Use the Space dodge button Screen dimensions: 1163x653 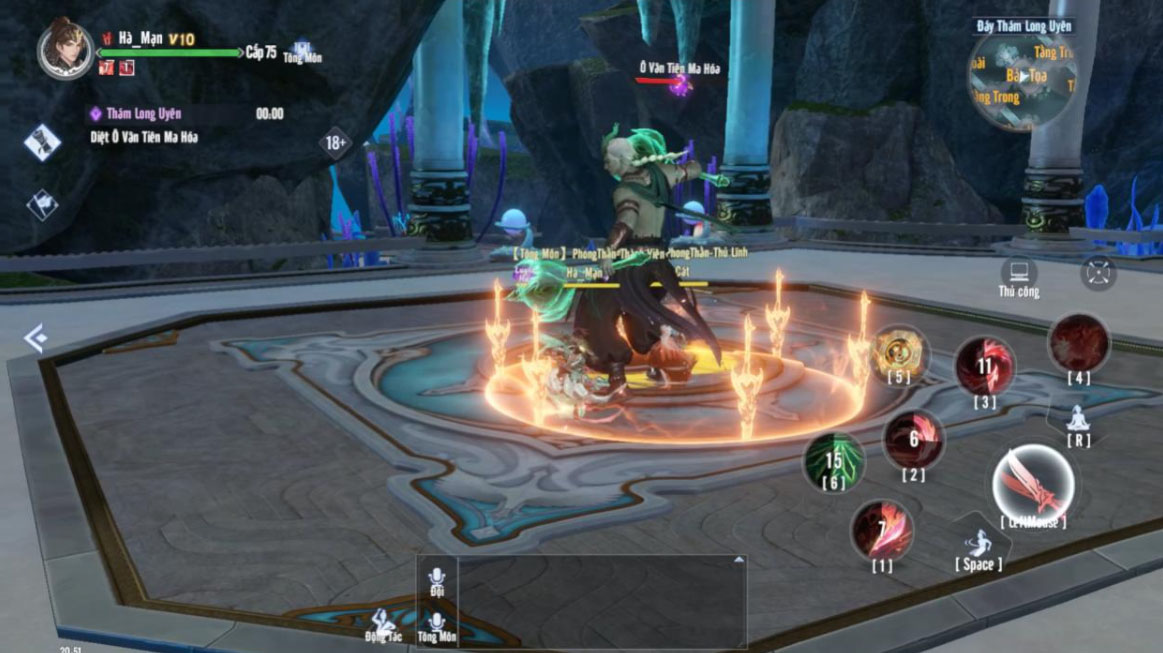coord(978,546)
